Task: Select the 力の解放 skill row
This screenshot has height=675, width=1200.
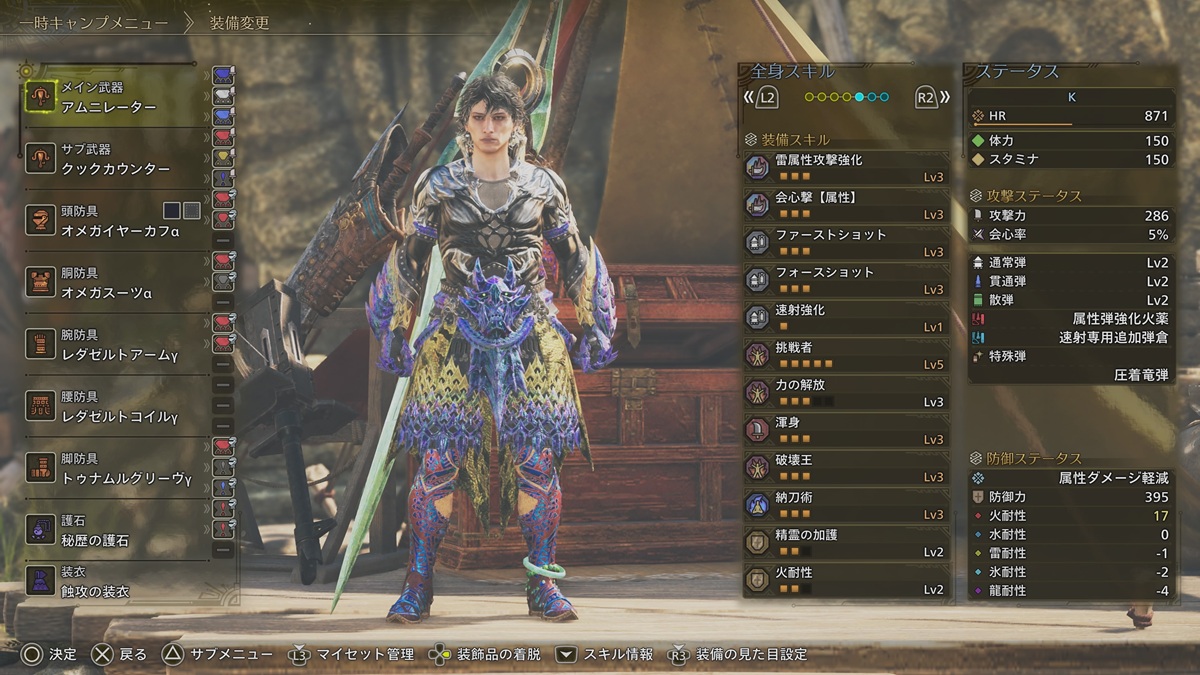Action: pos(846,392)
